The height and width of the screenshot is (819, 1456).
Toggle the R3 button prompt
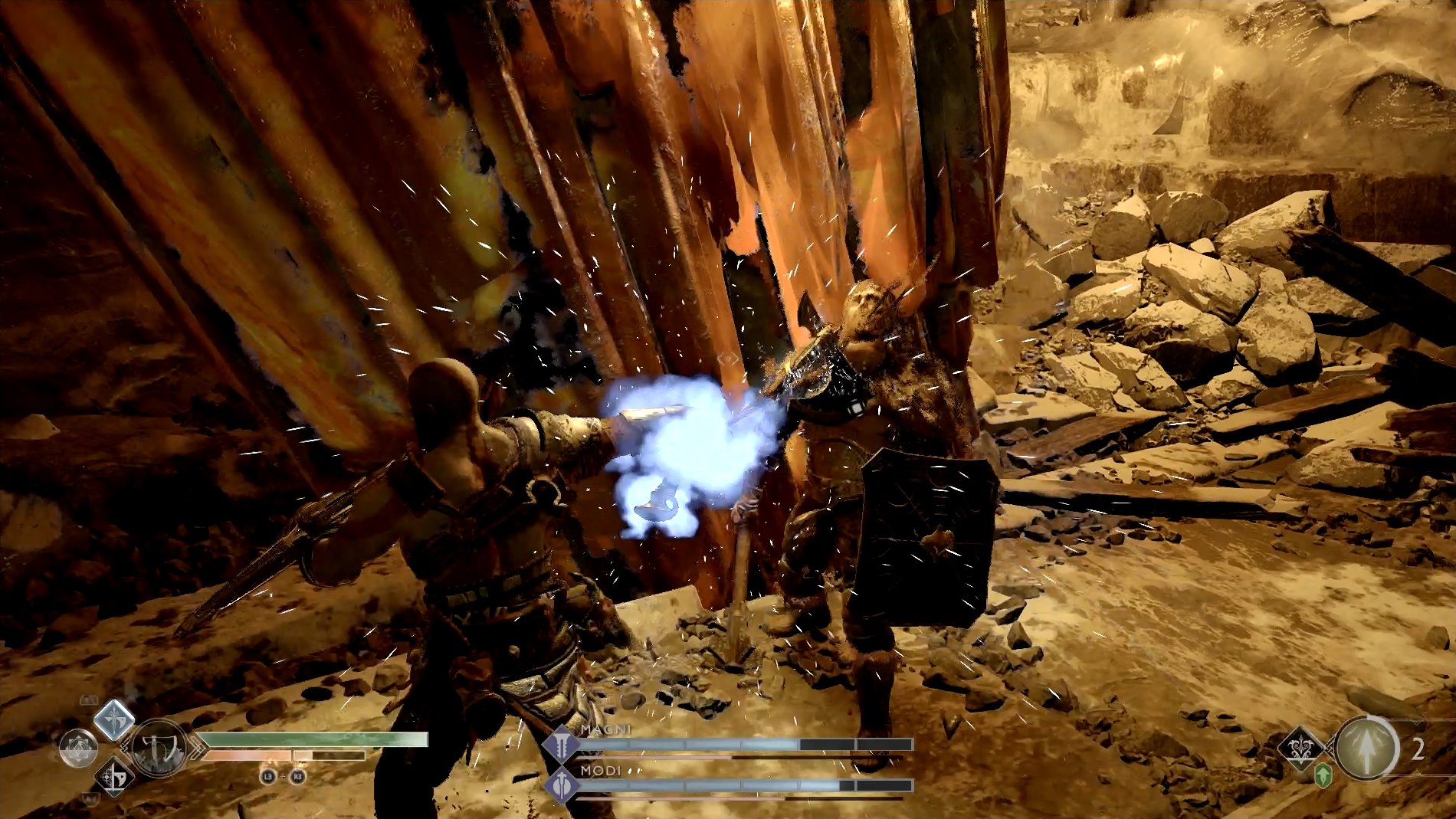click(297, 777)
